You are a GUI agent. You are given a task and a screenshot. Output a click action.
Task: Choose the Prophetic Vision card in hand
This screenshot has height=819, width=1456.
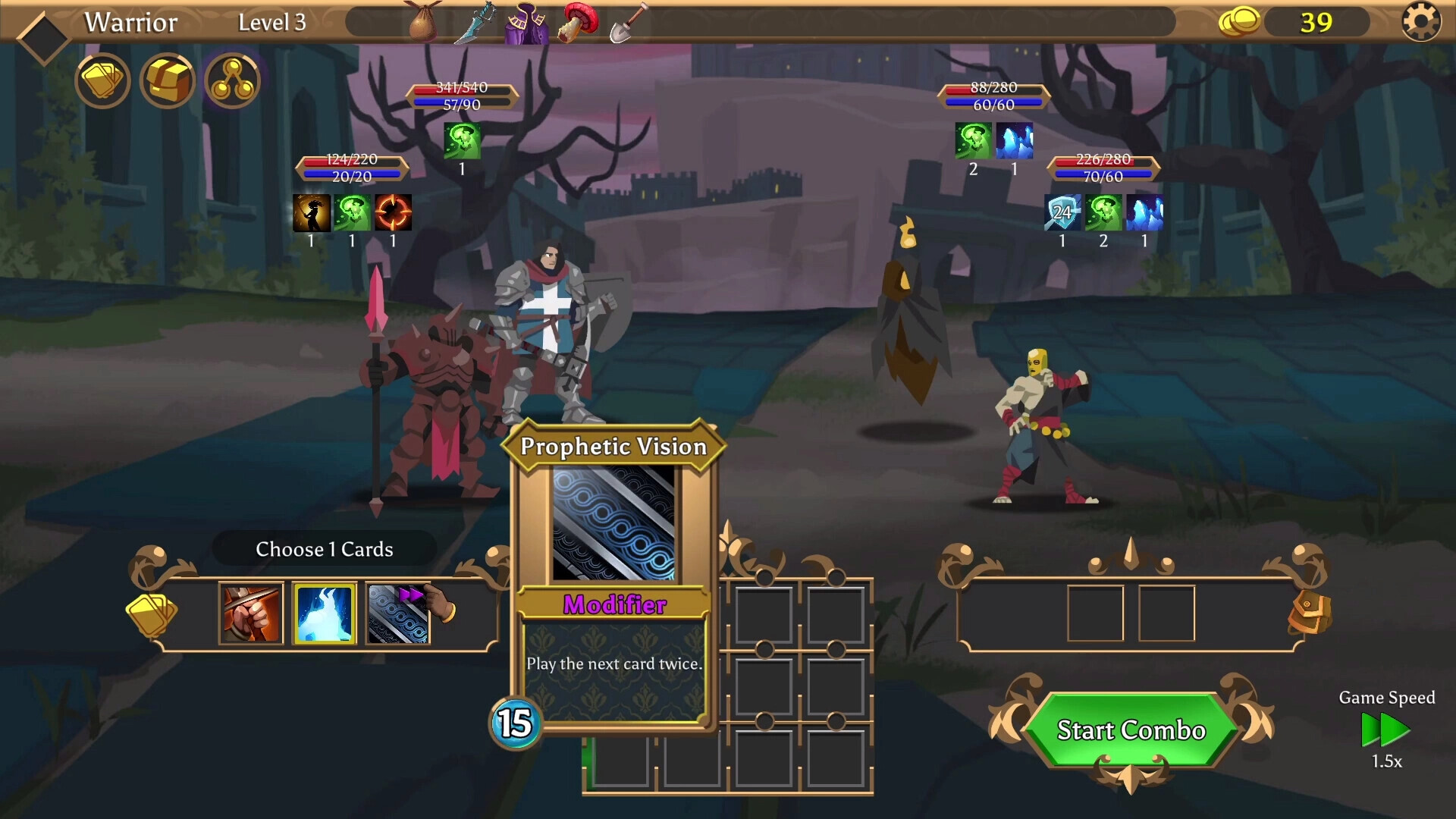398,613
